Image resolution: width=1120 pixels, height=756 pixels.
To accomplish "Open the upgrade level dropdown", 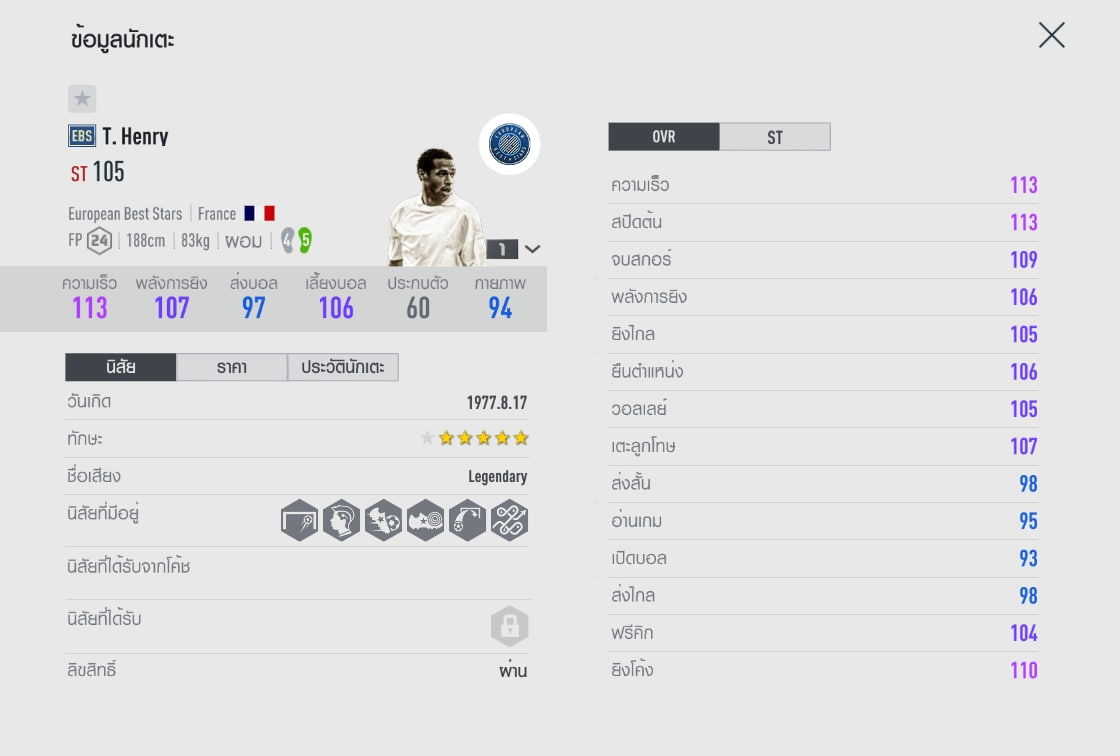I will [x=533, y=249].
